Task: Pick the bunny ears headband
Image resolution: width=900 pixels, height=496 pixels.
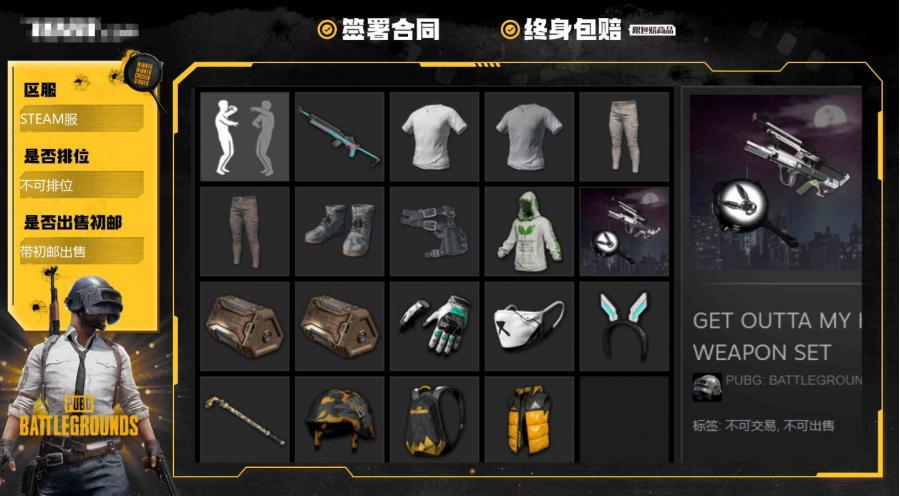Action: (624, 326)
